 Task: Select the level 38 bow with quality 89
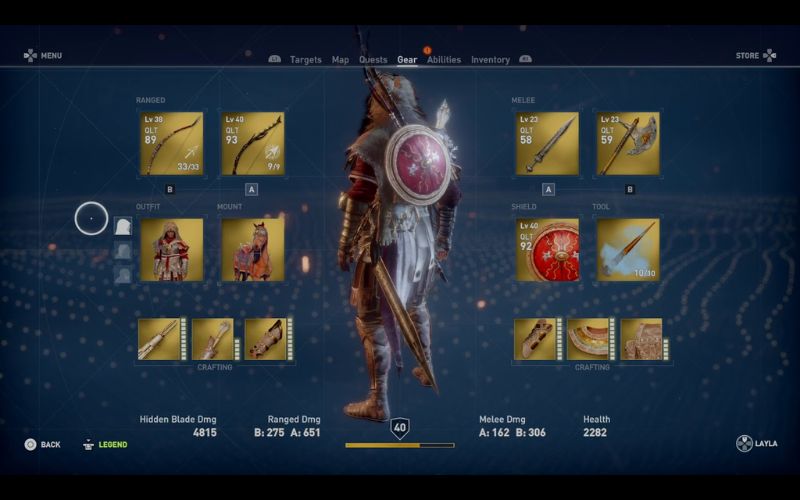pyautogui.click(x=171, y=143)
